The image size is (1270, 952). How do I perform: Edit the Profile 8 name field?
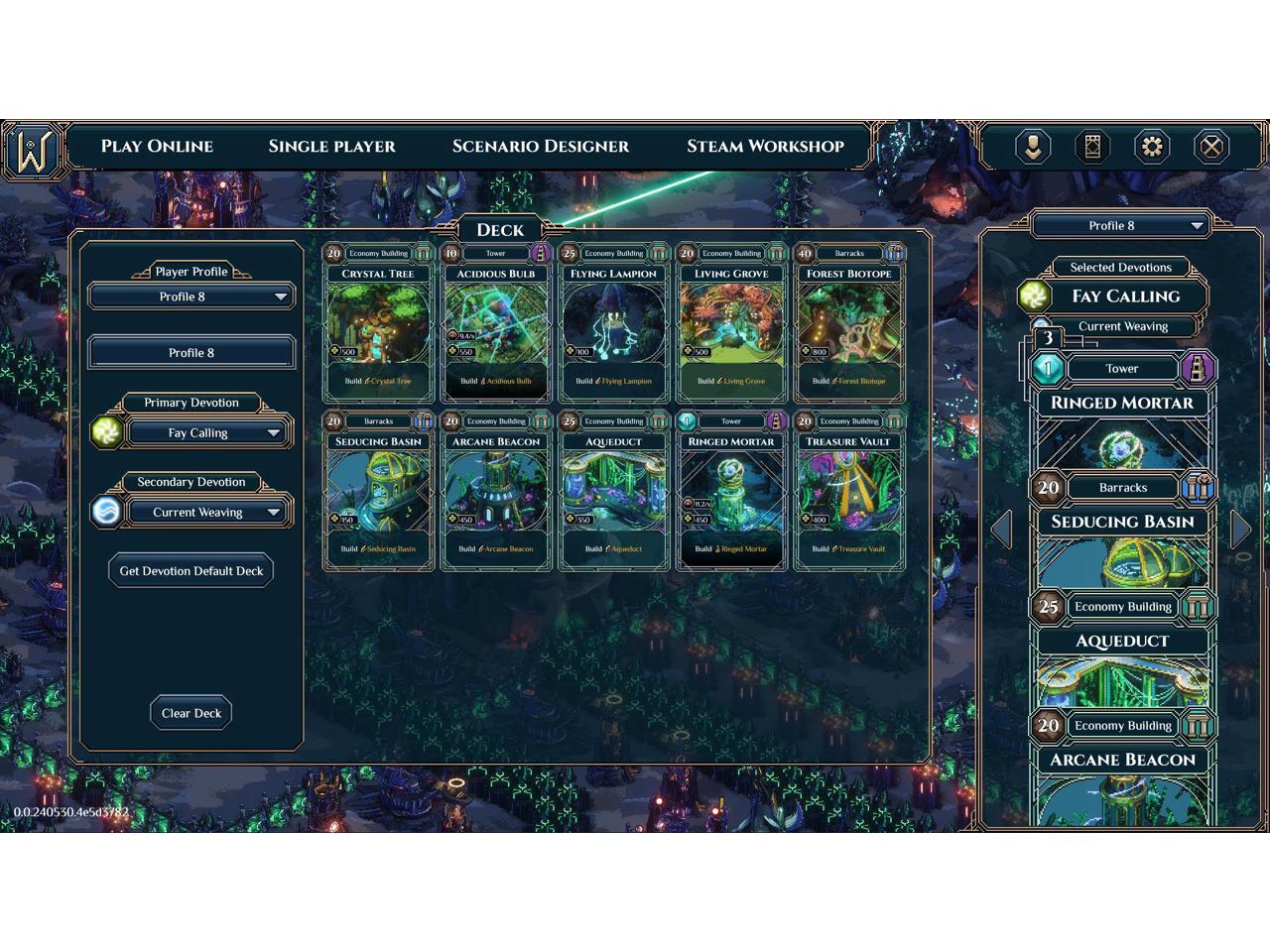click(x=191, y=353)
